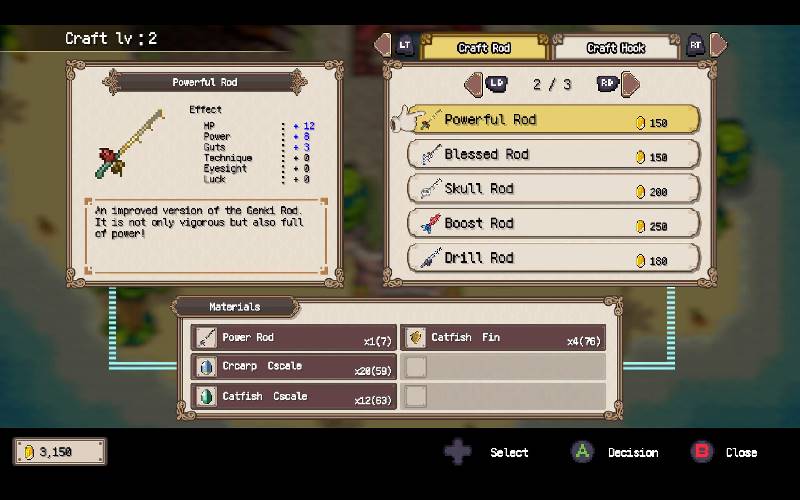
Task: Open the Craft Hook tab
Action: point(616,48)
